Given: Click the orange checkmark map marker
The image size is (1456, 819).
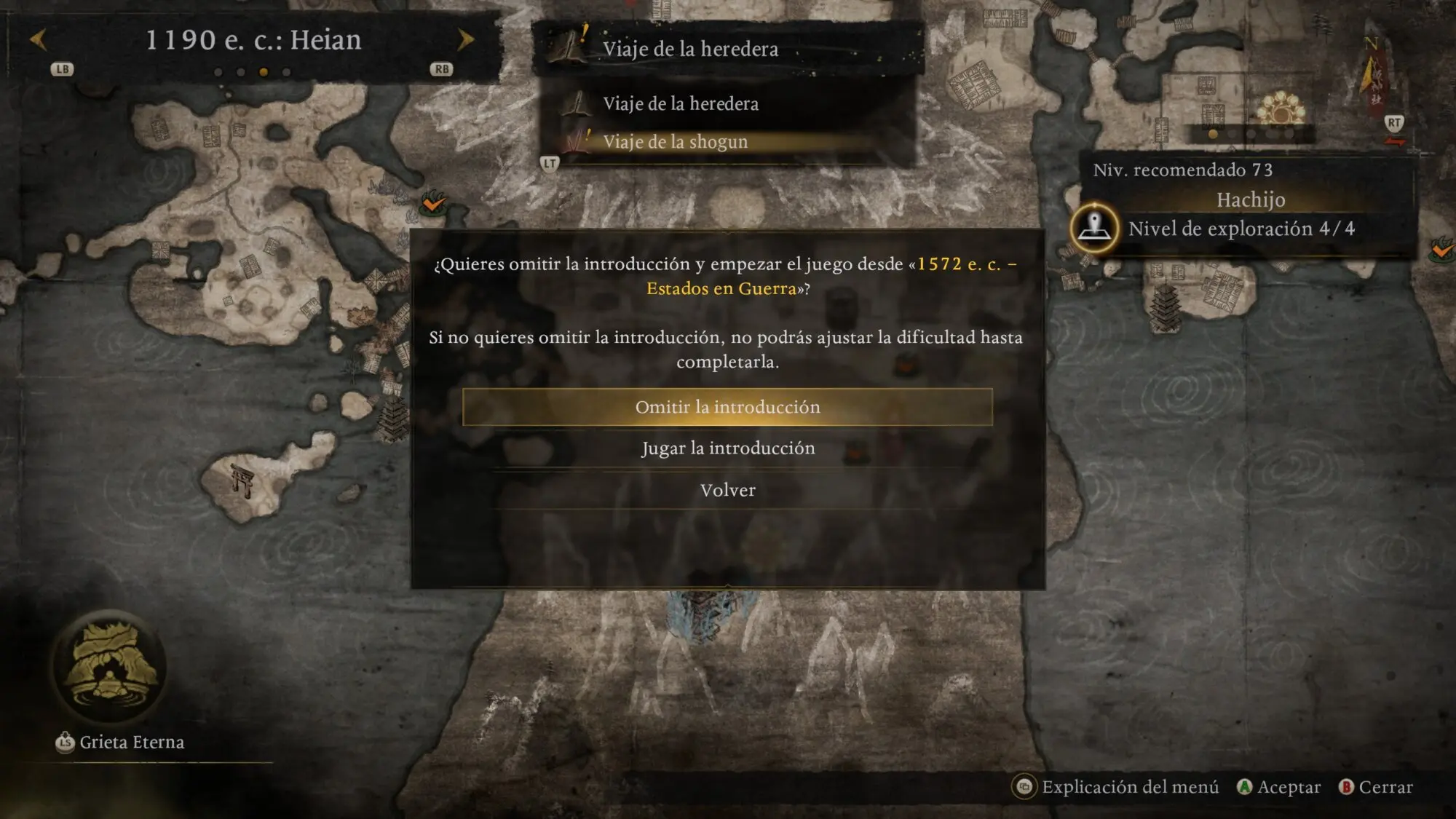Looking at the screenshot, I should [434, 202].
